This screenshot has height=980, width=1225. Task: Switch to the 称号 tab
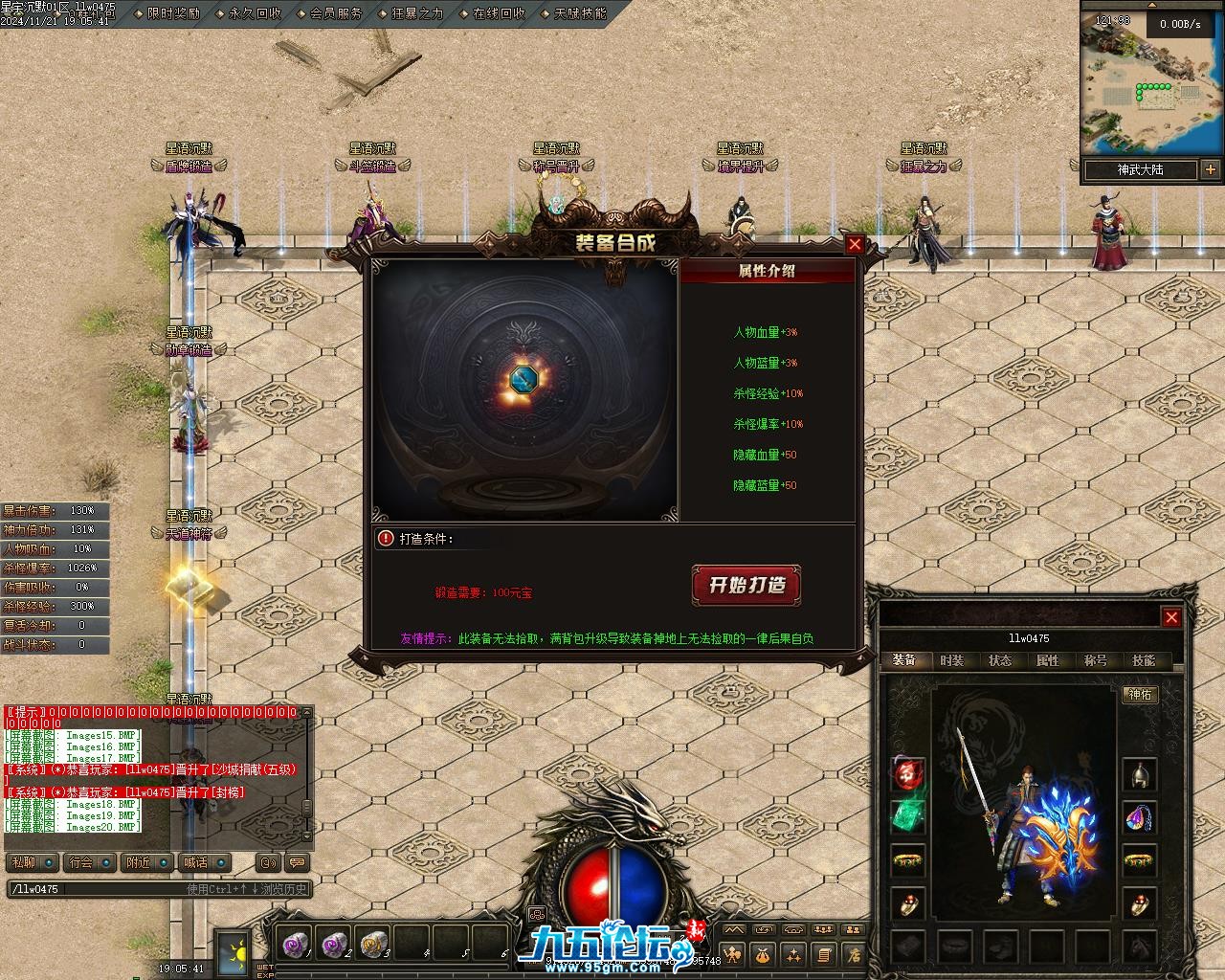(x=1095, y=660)
